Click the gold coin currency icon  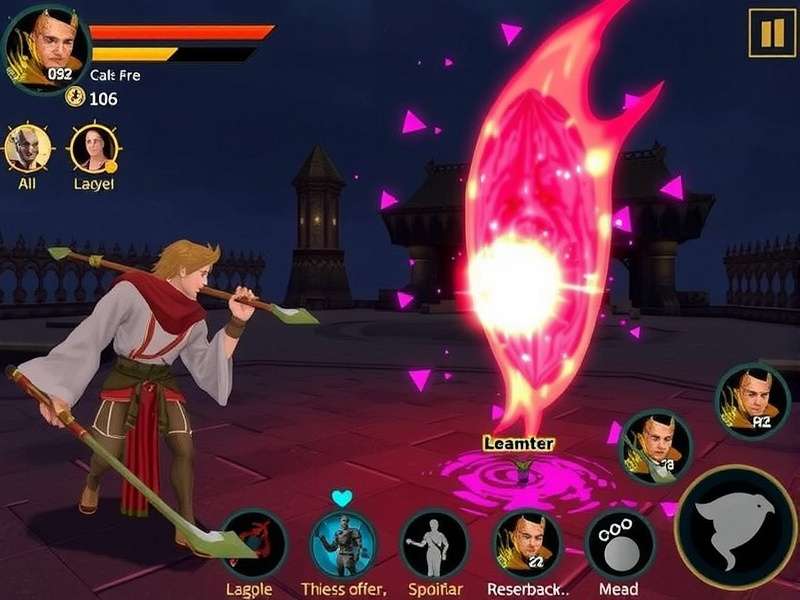click(x=75, y=97)
